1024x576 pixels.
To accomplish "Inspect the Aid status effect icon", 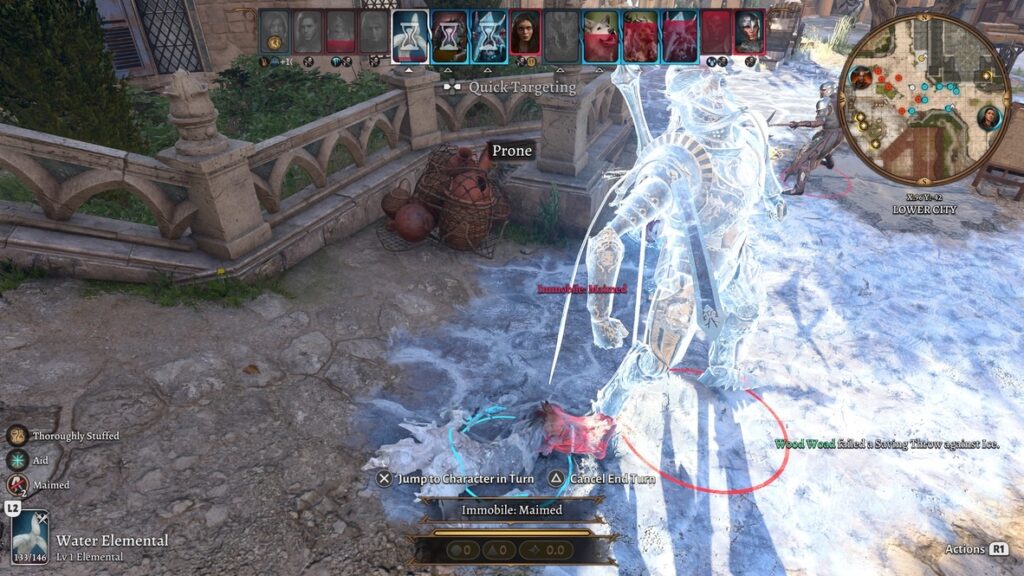I will 17,460.
